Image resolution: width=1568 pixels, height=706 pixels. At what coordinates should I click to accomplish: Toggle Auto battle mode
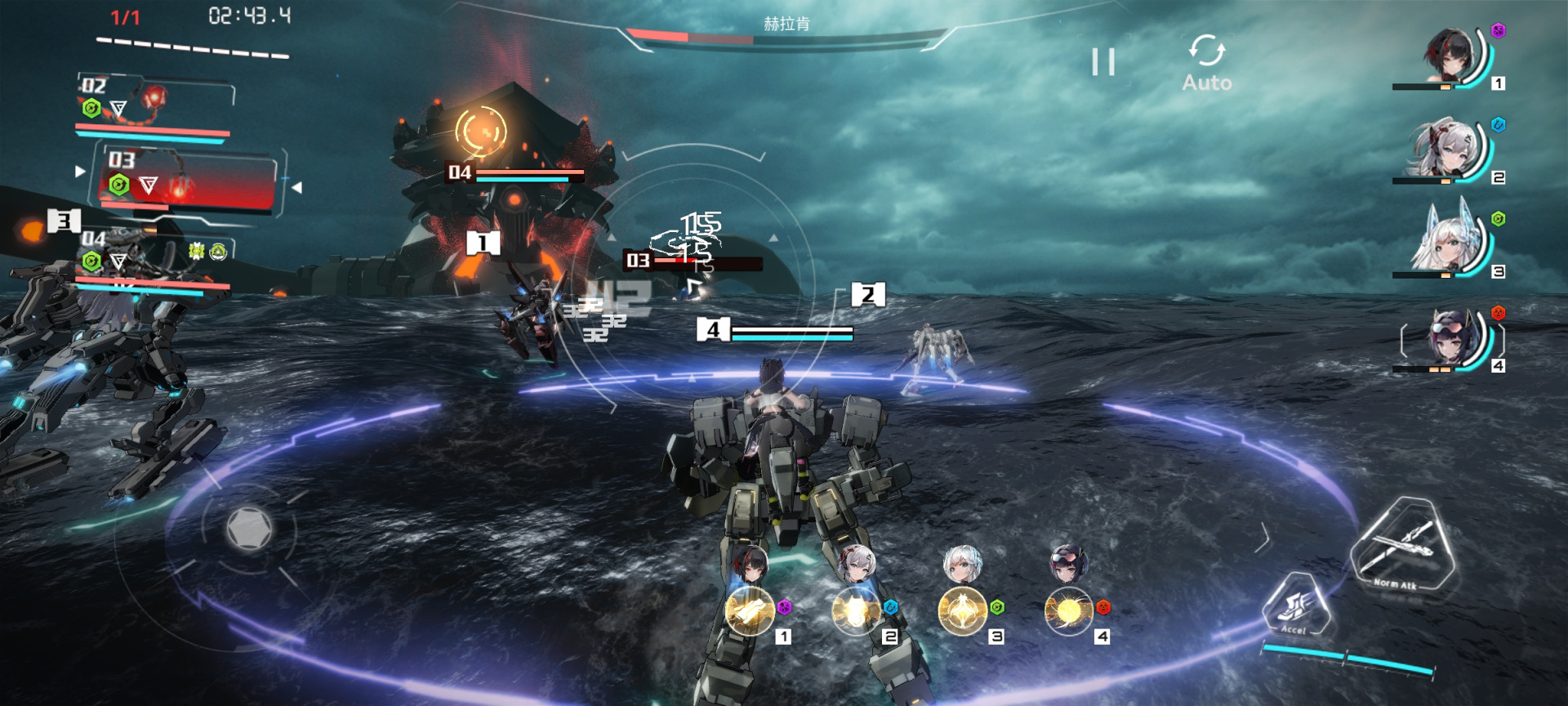[x=1206, y=62]
